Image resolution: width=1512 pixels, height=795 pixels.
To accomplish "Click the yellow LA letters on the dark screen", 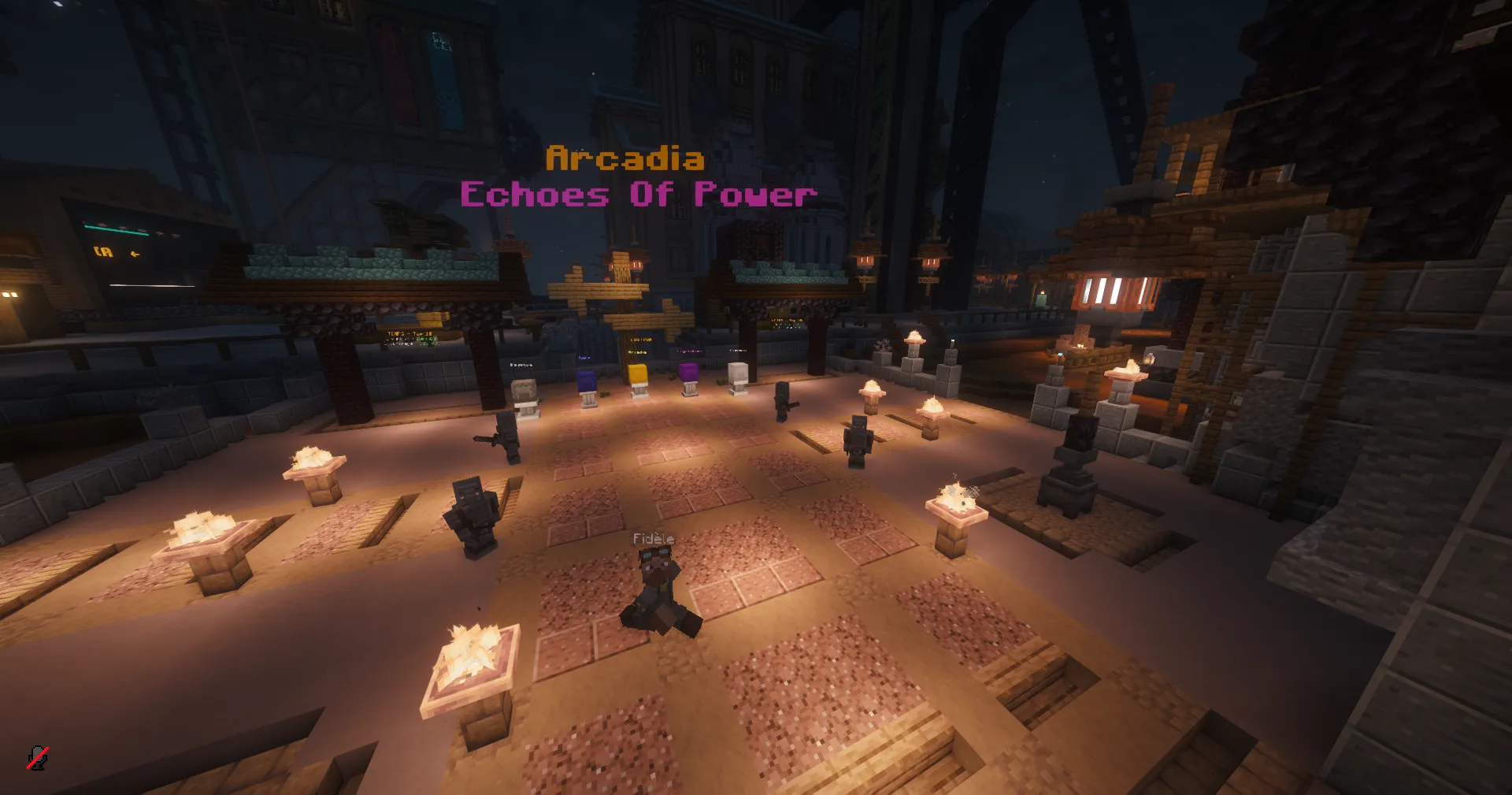I will [103, 251].
